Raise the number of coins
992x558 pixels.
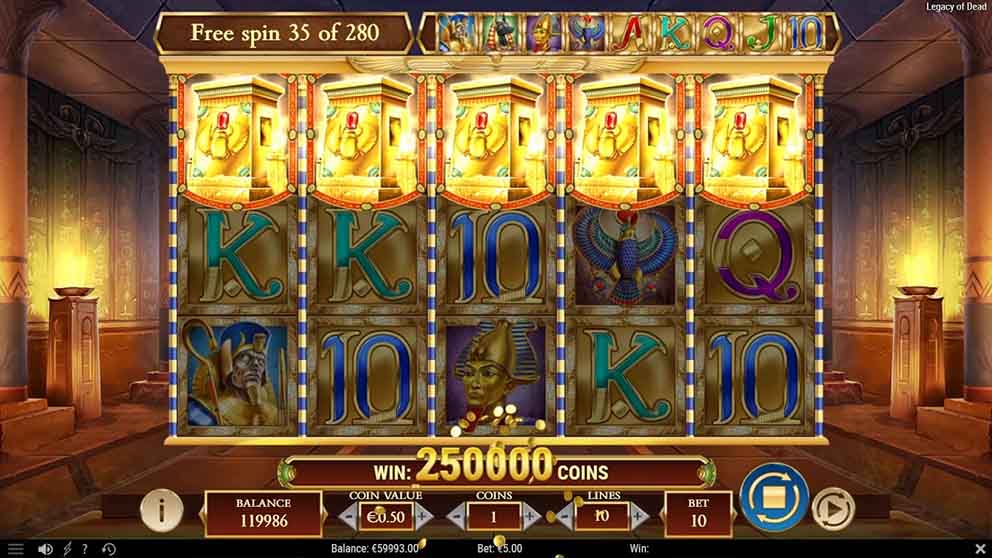click(532, 516)
